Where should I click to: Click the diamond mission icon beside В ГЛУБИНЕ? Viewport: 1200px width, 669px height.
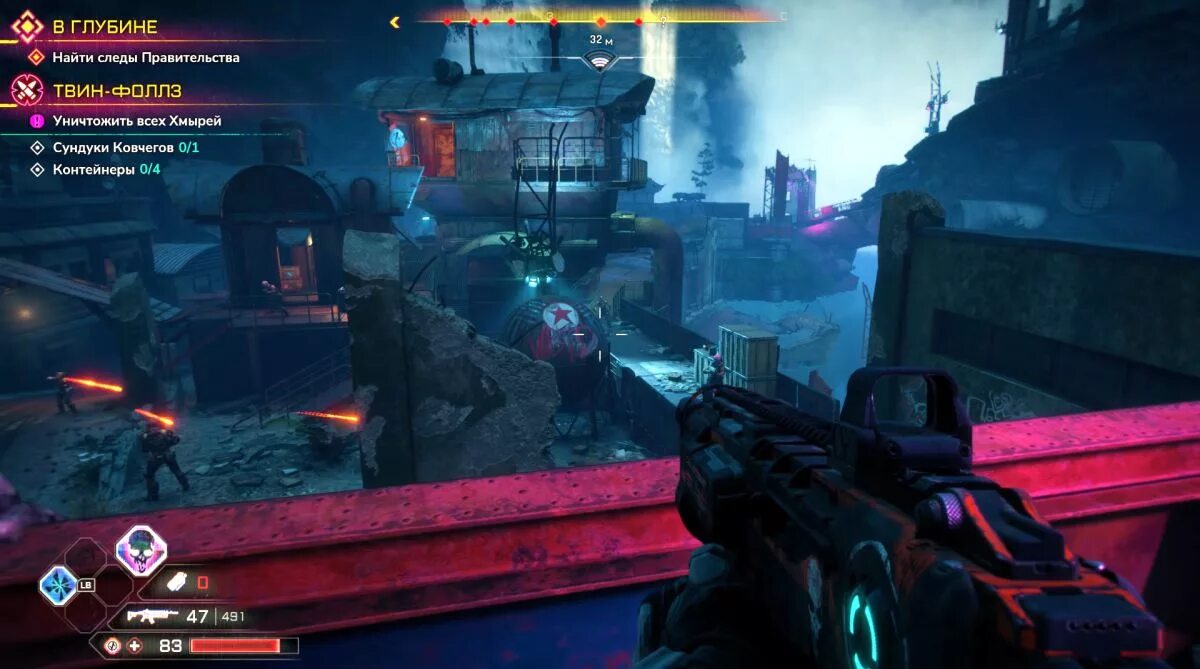pos(27,27)
